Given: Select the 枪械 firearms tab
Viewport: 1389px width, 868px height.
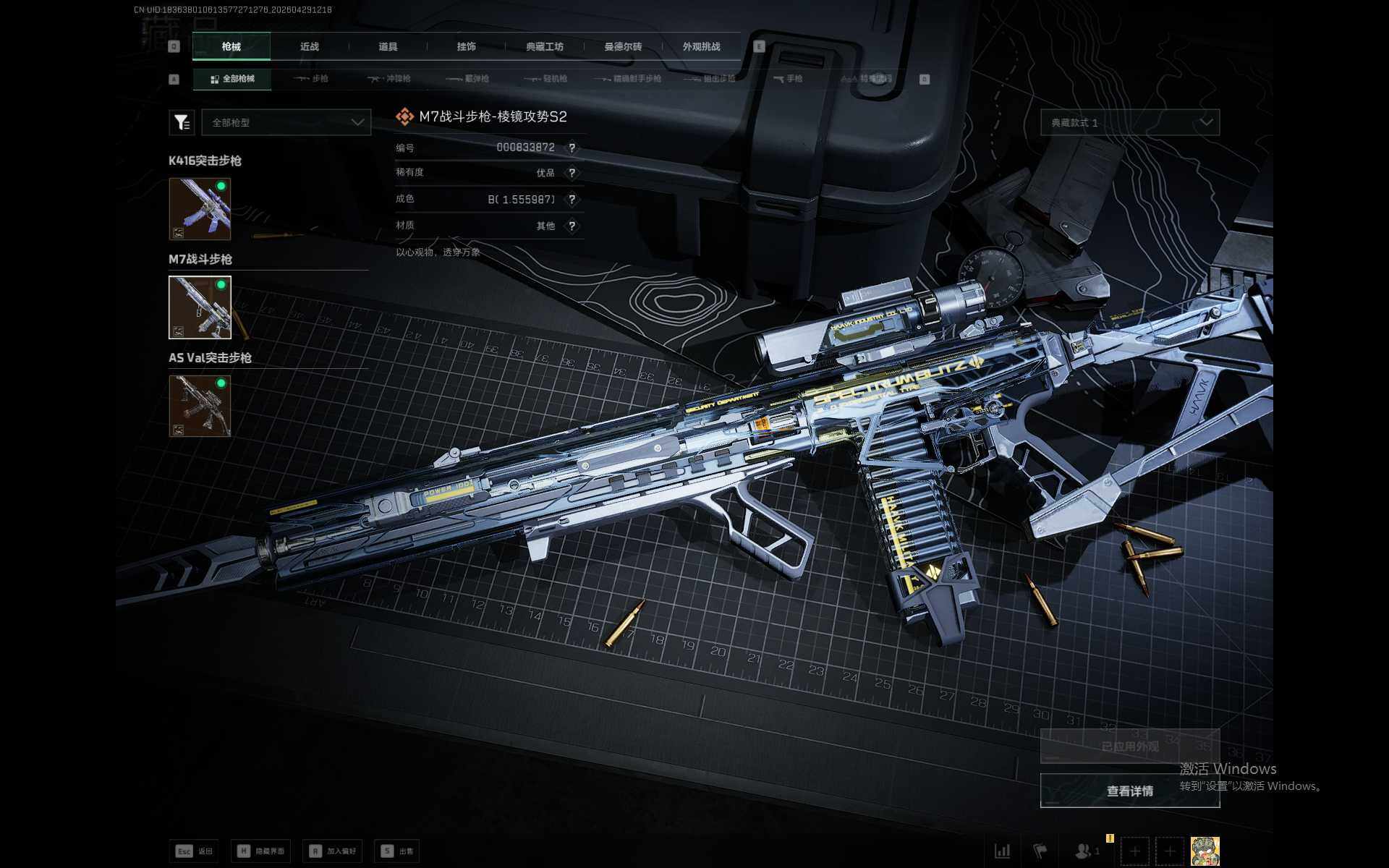Looking at the screenshot, I should pos(231,47).
